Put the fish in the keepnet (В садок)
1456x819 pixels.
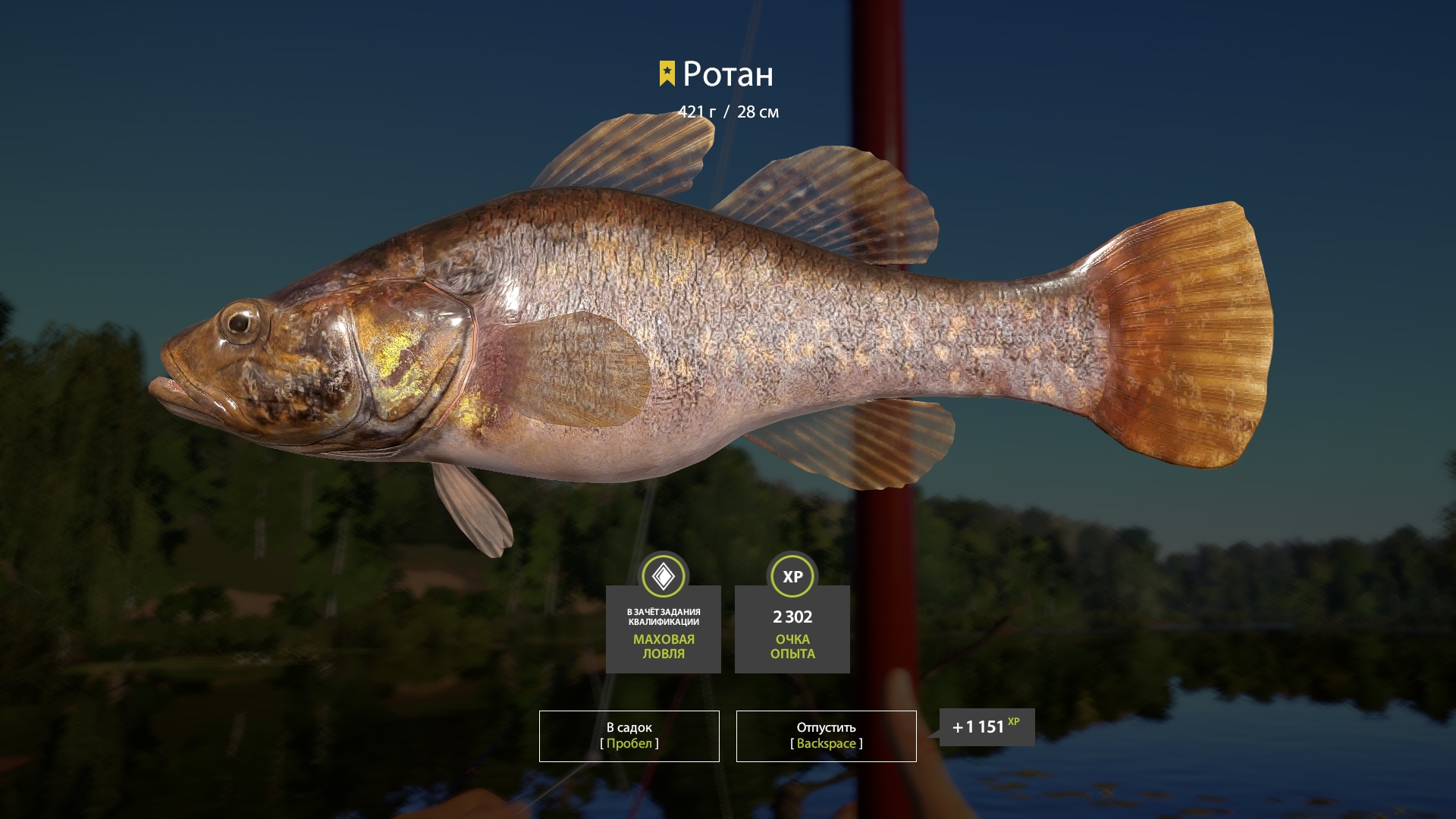(x=629, y=736)
